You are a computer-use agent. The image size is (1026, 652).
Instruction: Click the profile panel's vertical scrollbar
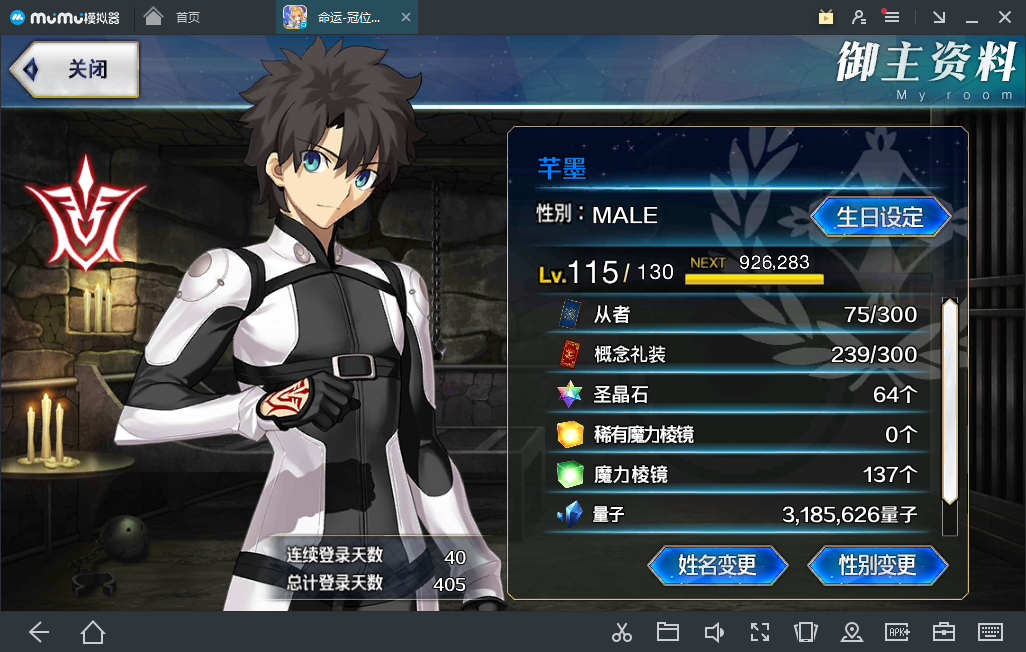tap(950, 400)
